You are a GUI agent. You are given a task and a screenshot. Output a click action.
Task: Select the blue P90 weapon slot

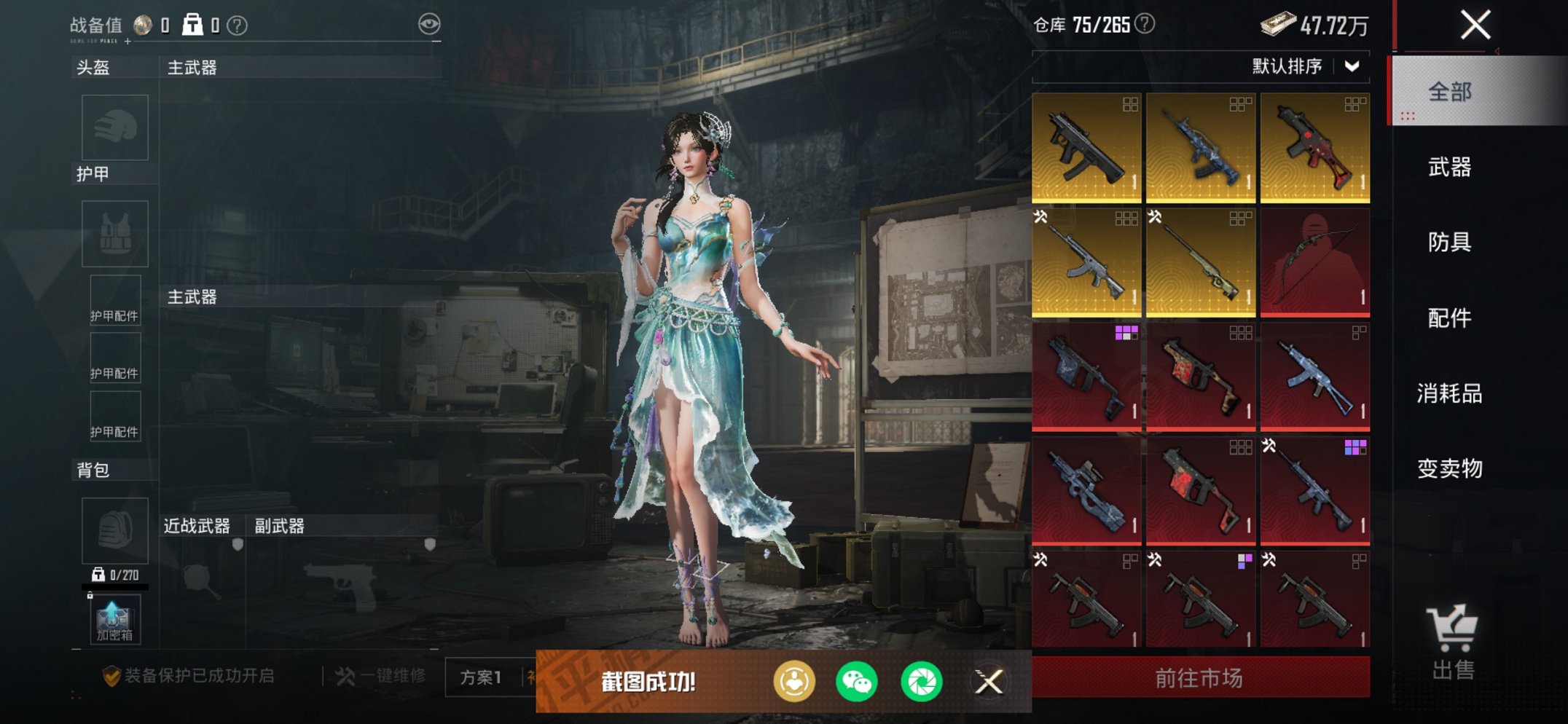click(x=1086, y=490)
